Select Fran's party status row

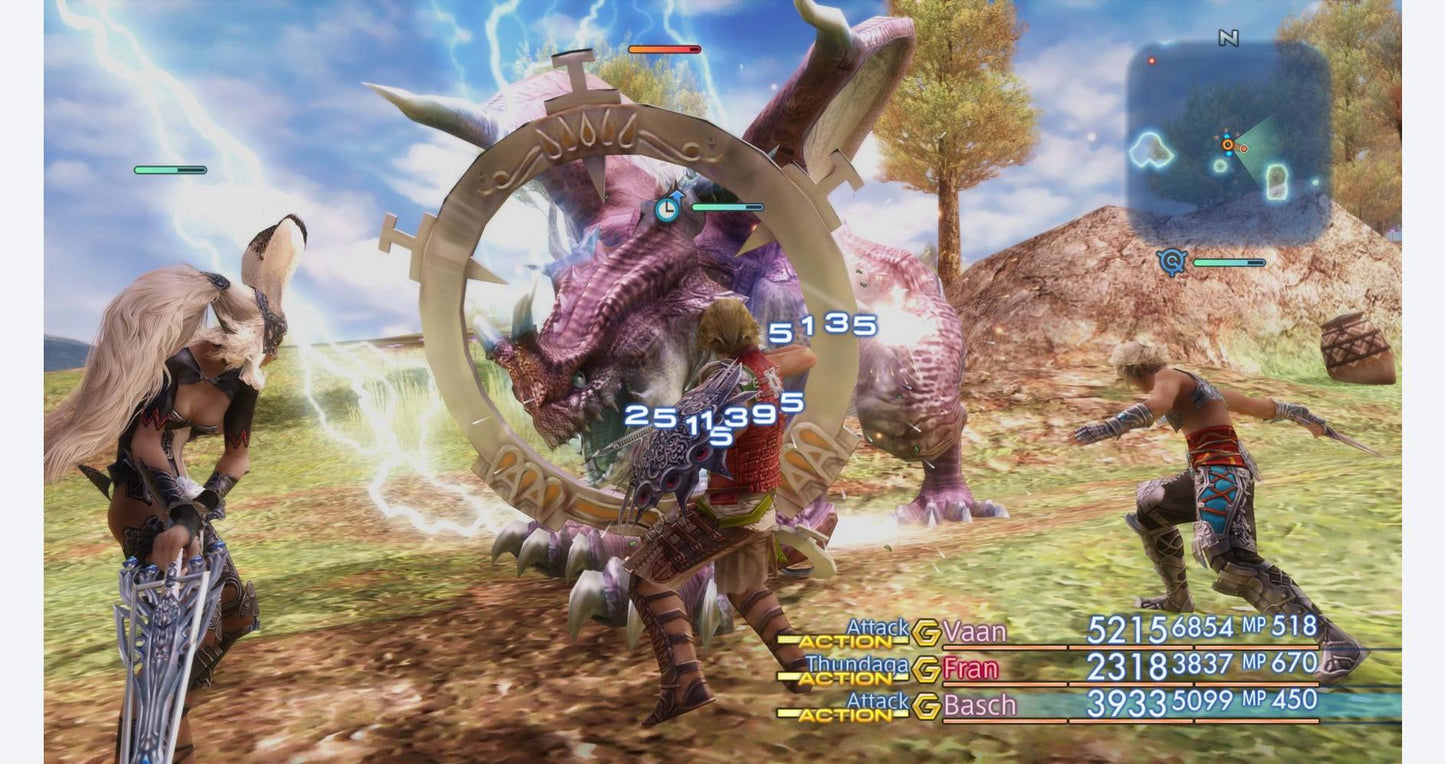(1130, 667)
